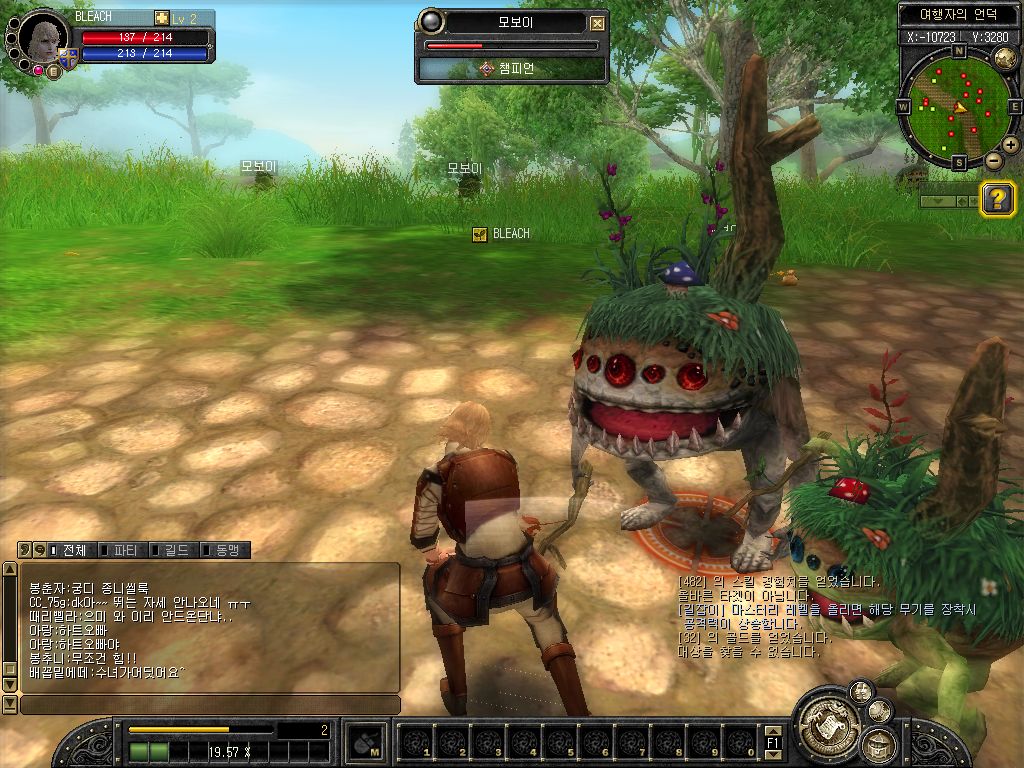Open the yellow question mark help button

coord(997,198)
